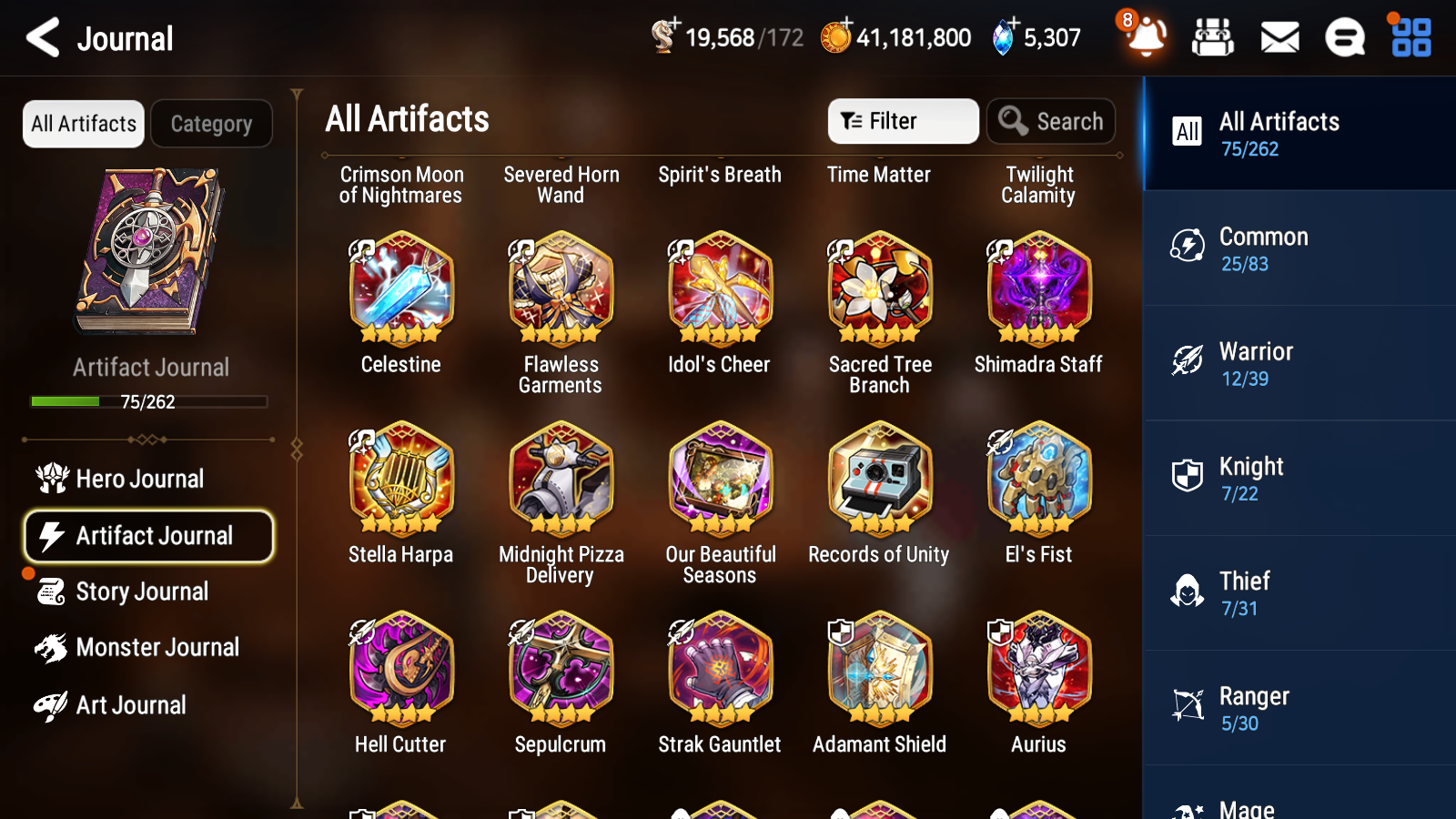Open the Filter dropdown
Image resolution: width=1456 pixels, height=819 pixels.
[x=902, y=120]
